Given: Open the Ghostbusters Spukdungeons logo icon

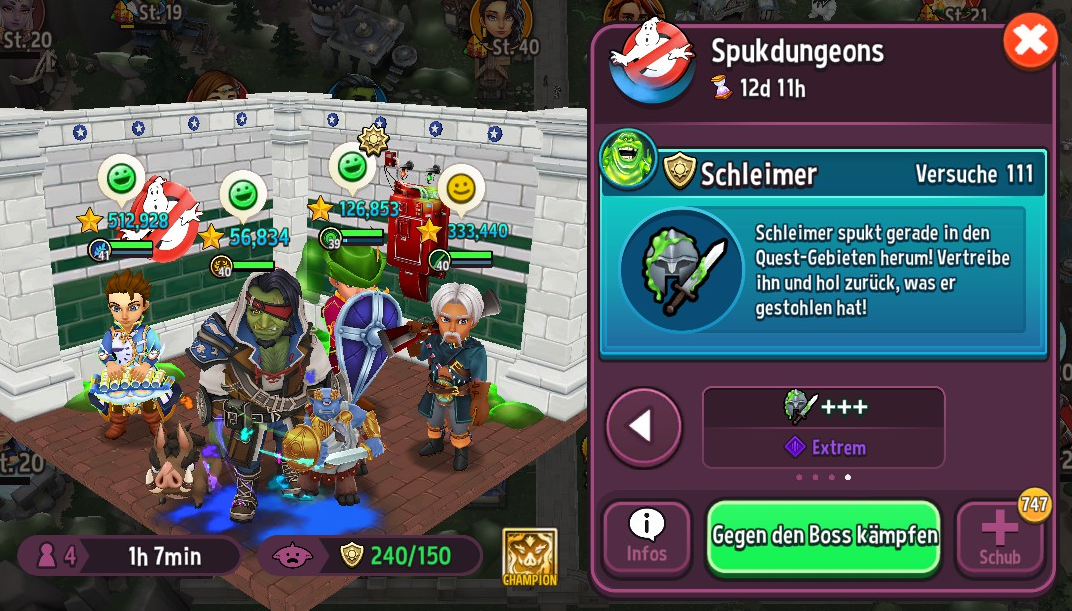Looking at the screenshot, I should click(652, 58).
